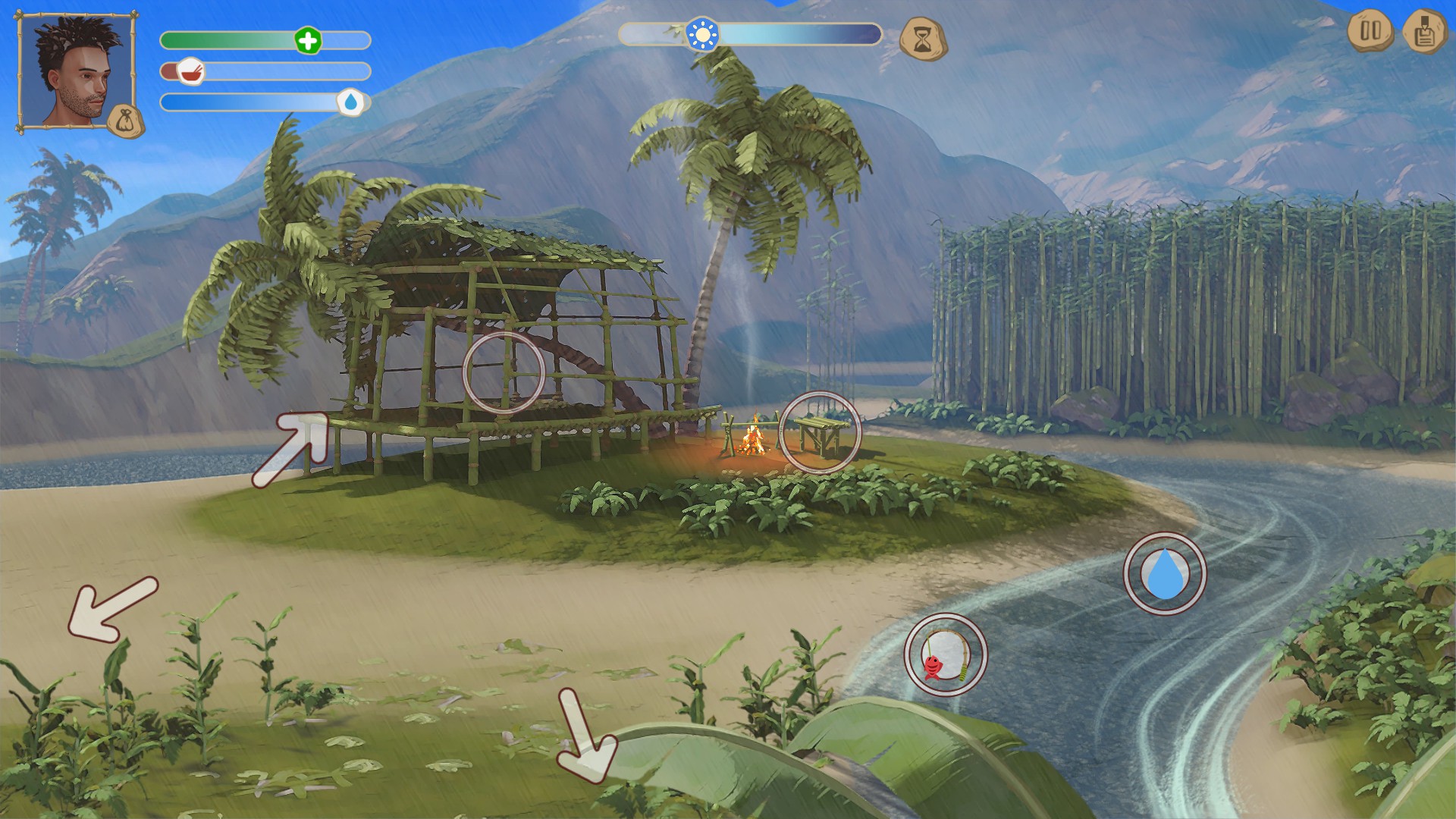This screenshot has height=819, width=1456.
Task: Select the crafting bench interaction circle
Action: tap(821, 432)
